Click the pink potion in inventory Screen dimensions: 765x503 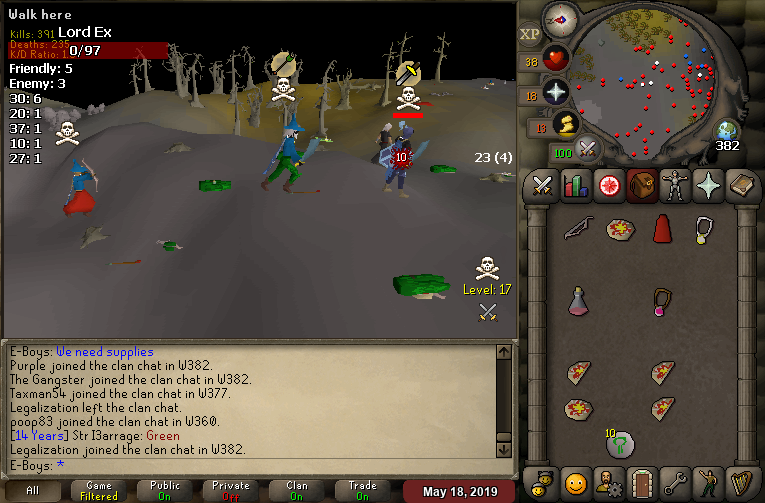(x=576, y=300)
